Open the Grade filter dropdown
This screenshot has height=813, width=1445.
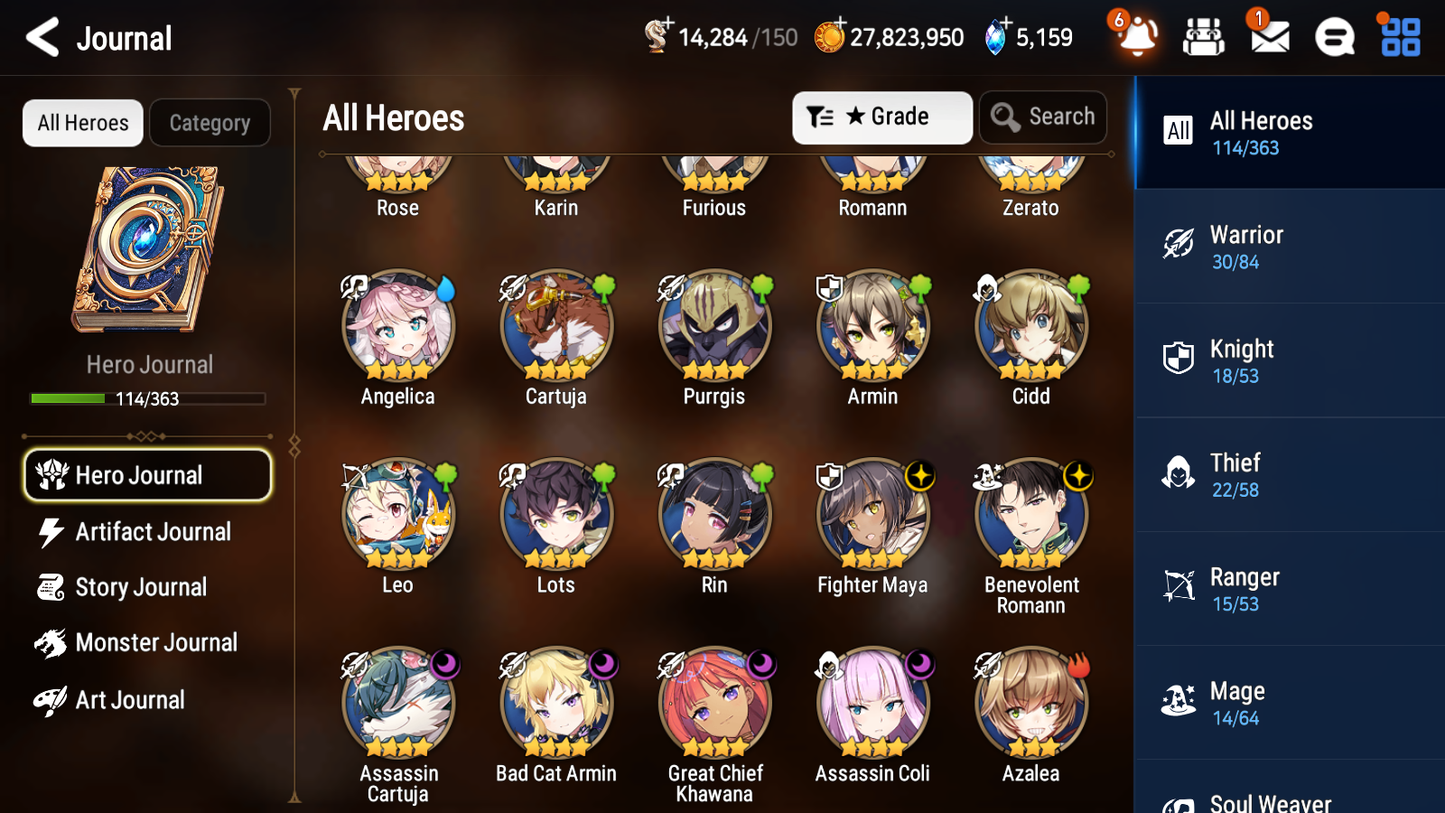pyautogui.click(x=881, y=117)
